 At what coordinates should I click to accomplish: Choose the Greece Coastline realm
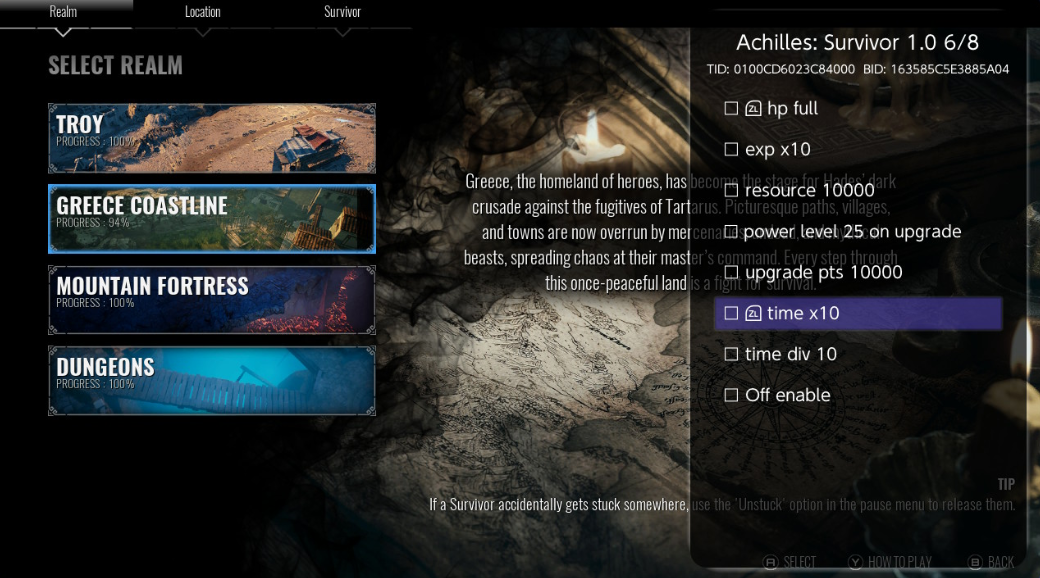point(212,219)
